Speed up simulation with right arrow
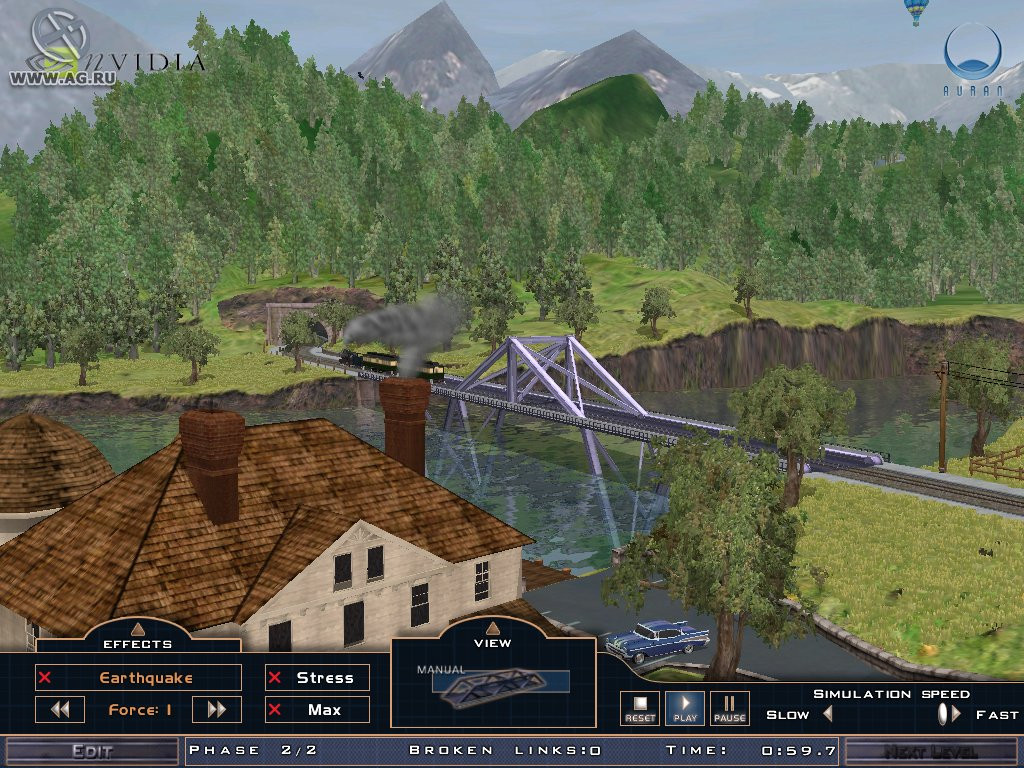The width and height of the screenshot is (1024, 768). point(957,714)
